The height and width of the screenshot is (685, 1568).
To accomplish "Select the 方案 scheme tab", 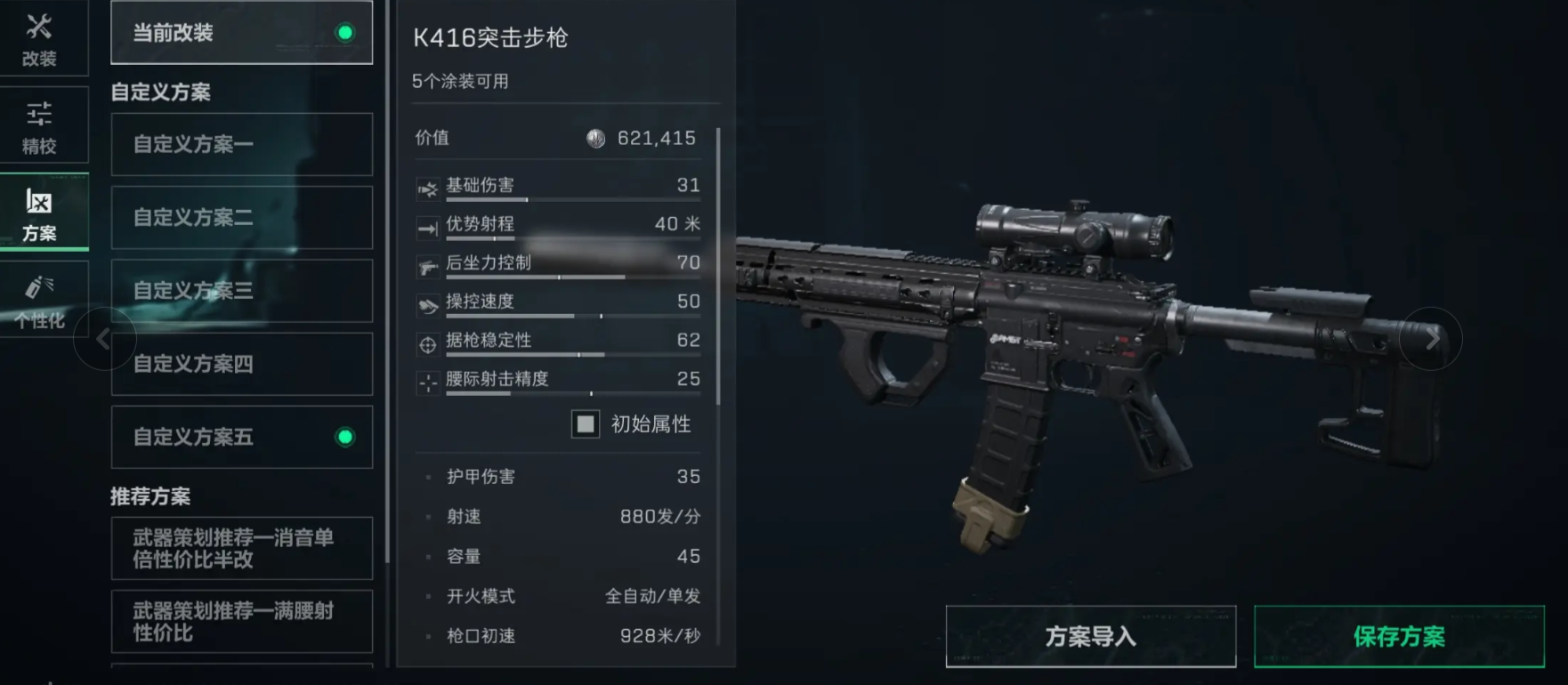I will [x=39, y=214].
